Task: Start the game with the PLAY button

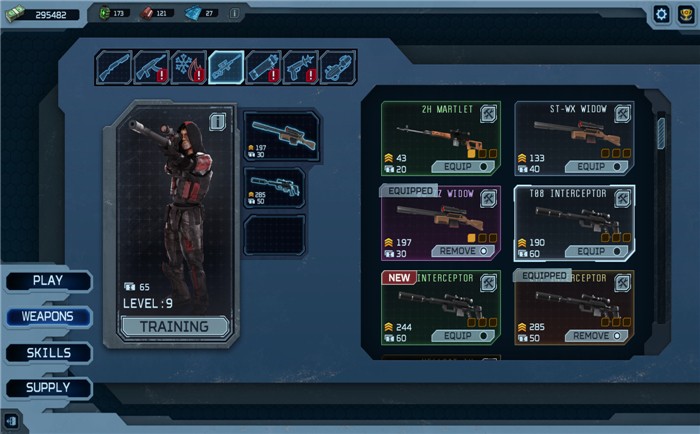Action: (x=48, y=281)
